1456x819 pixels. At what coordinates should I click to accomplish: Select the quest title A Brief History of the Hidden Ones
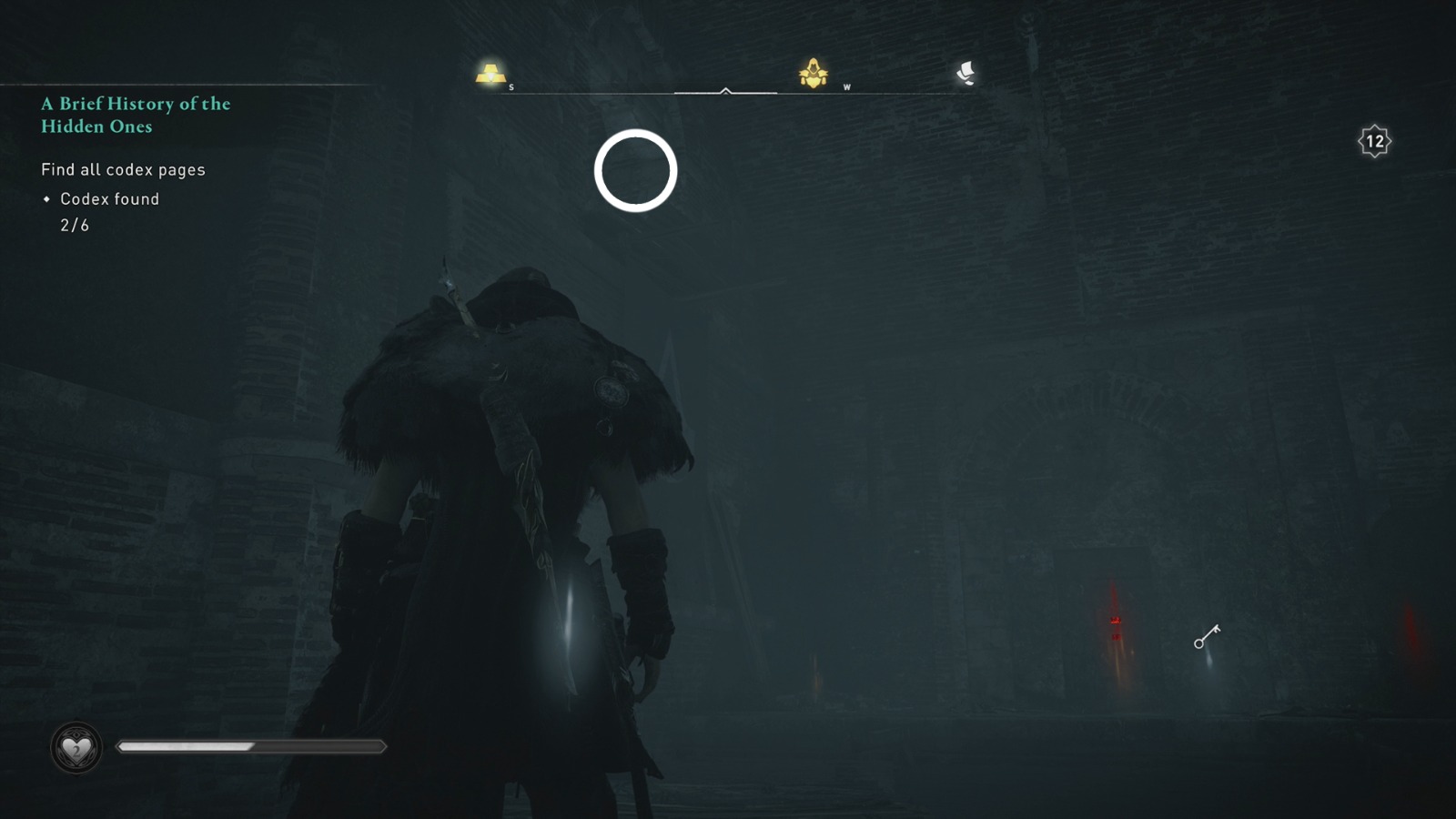[135, 116]
